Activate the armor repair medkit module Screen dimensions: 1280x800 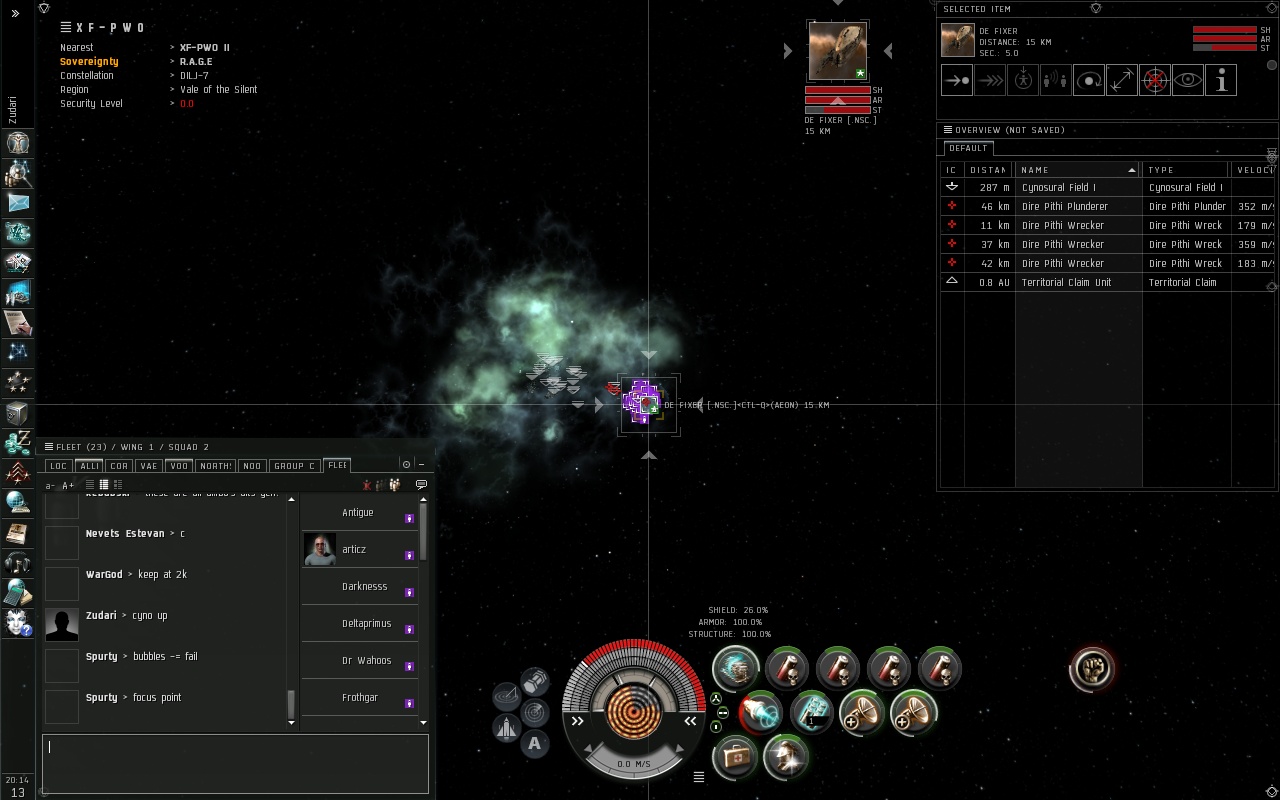pos(735,757)
